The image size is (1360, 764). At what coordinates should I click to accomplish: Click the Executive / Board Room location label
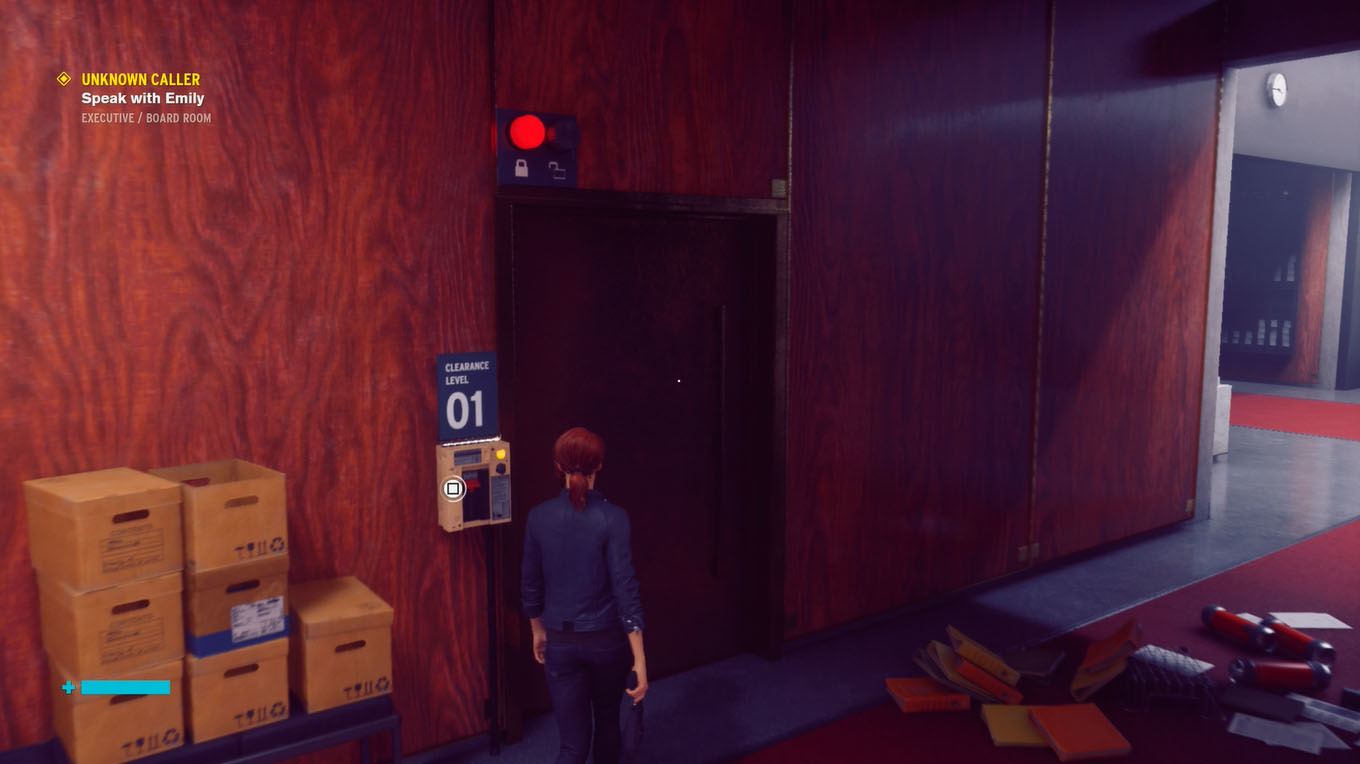[x=146, y=117]
